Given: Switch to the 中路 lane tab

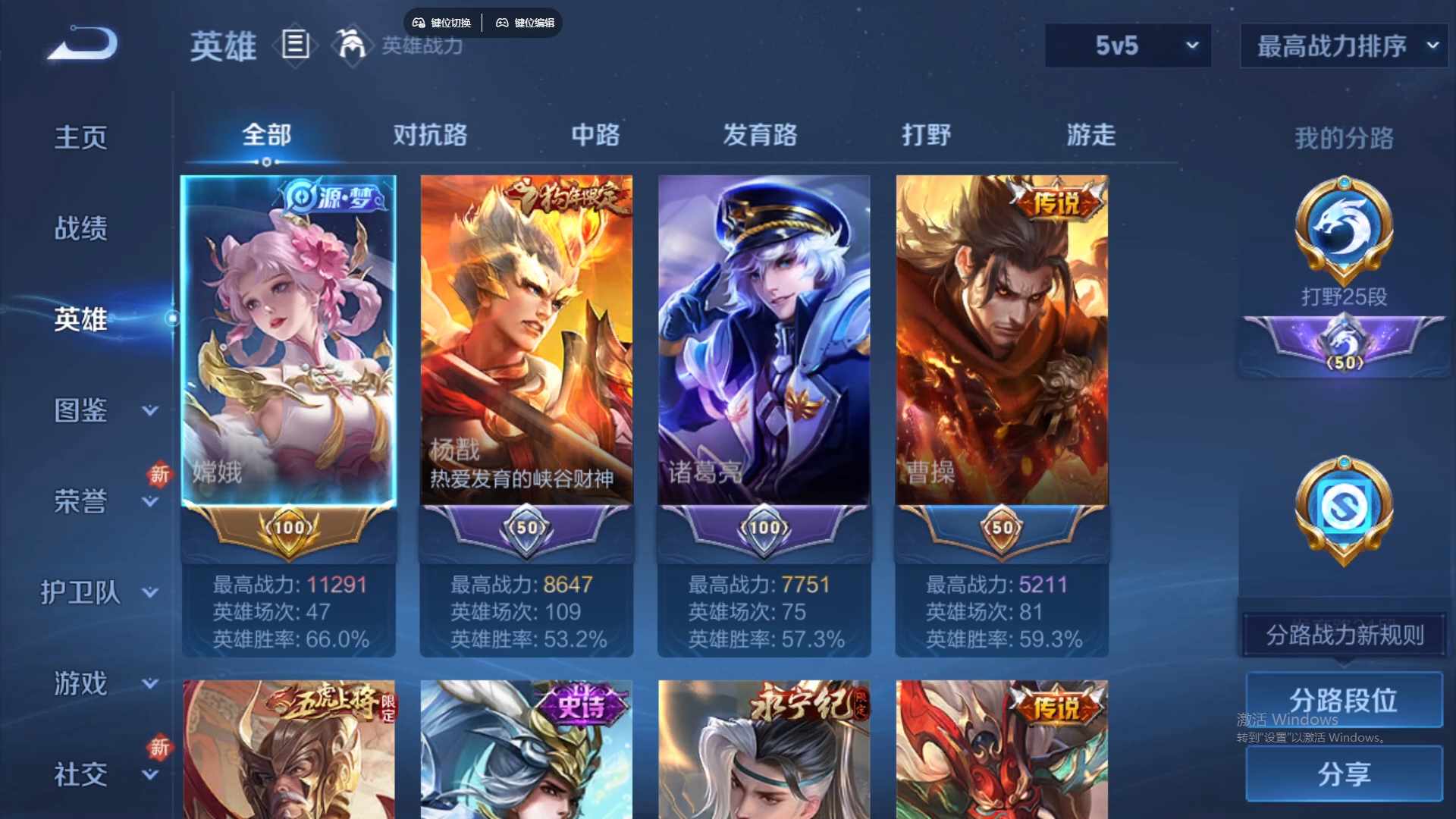Looking at the screenshot, I should tap(595, 135).
